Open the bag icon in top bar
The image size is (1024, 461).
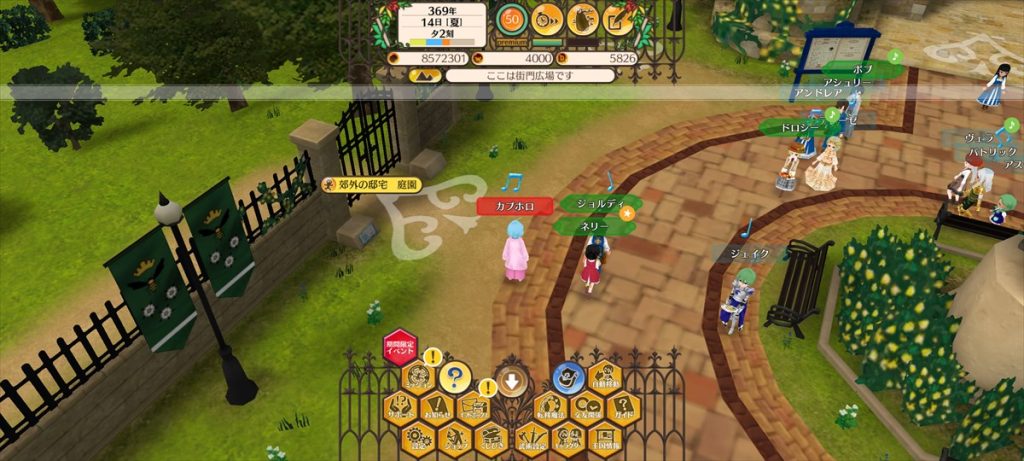pyautogui.click(x=582, y=18)
